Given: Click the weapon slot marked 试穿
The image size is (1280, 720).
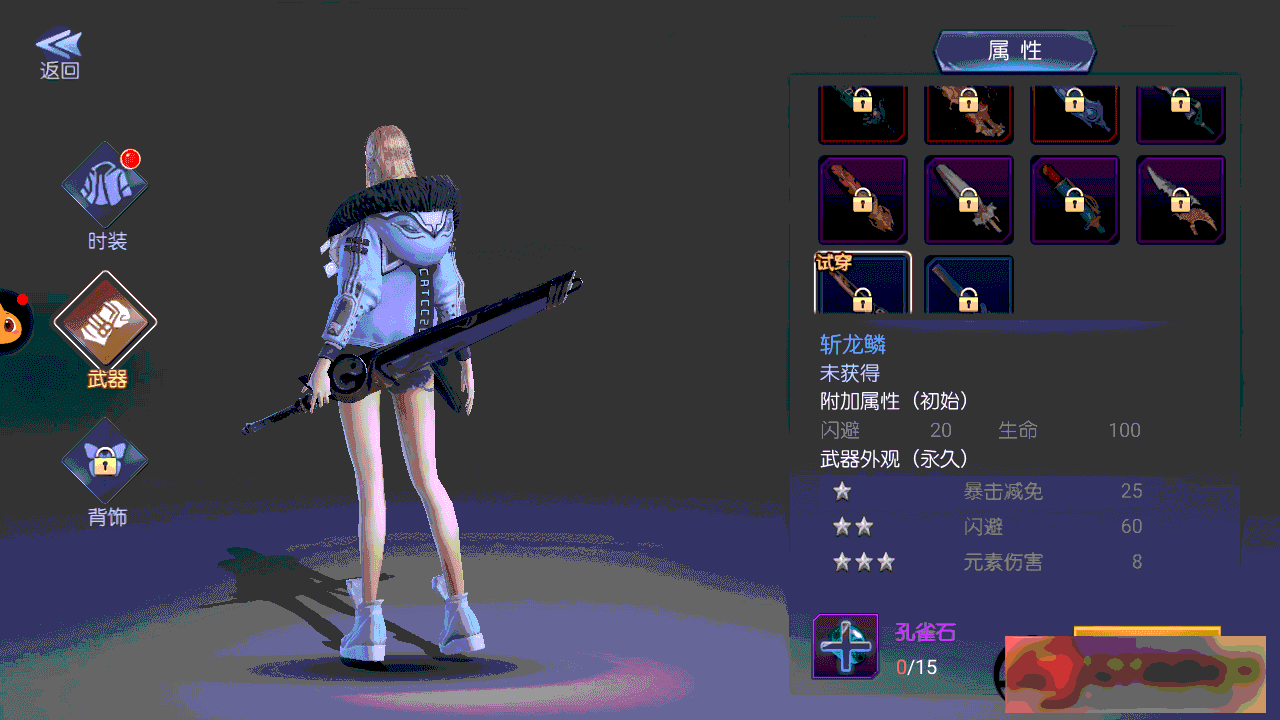Looking at the screenshot, I should point(863,285).
